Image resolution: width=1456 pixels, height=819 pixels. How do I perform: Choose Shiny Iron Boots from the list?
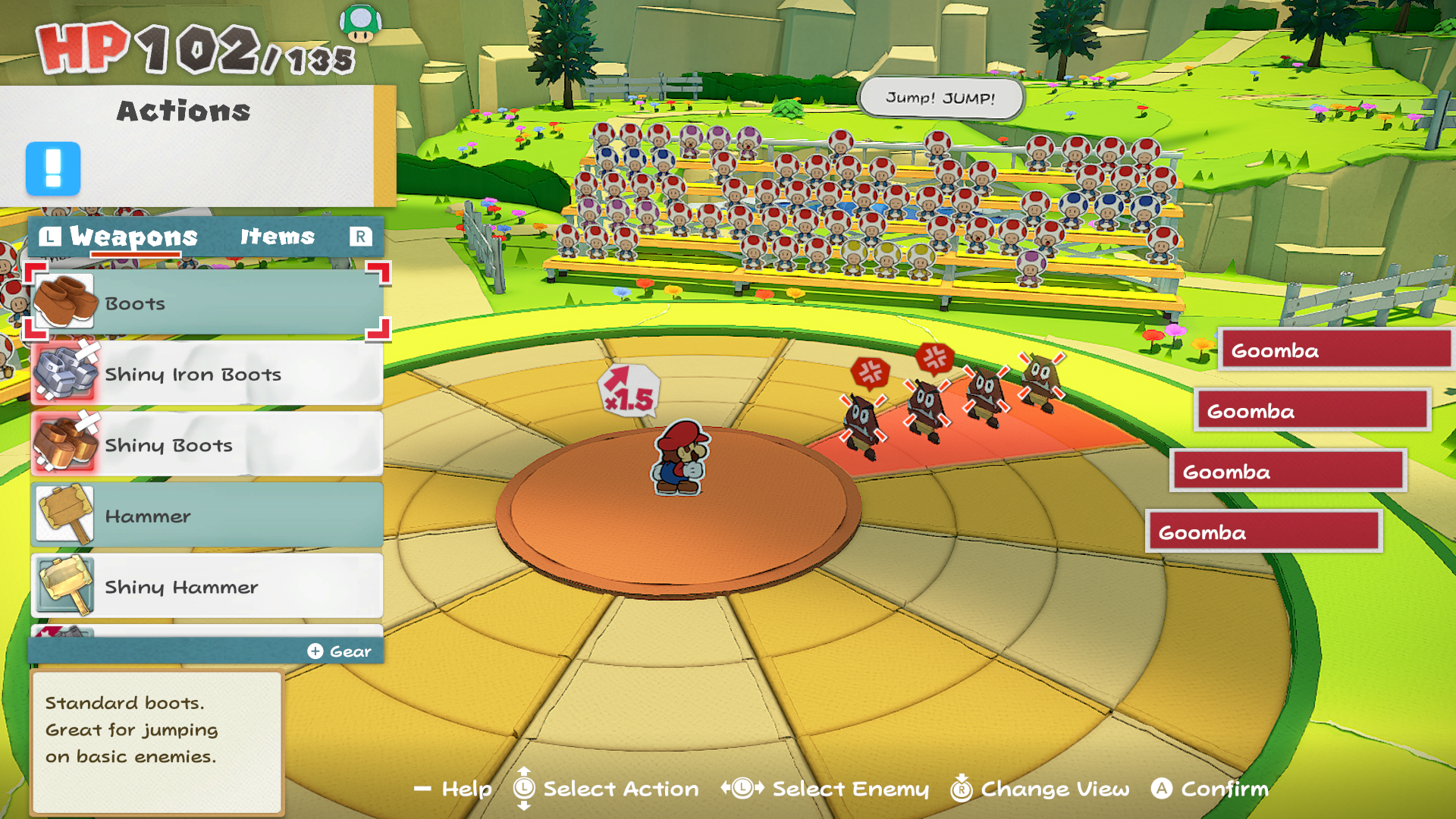pyautogui.click(x=207, y=374)
